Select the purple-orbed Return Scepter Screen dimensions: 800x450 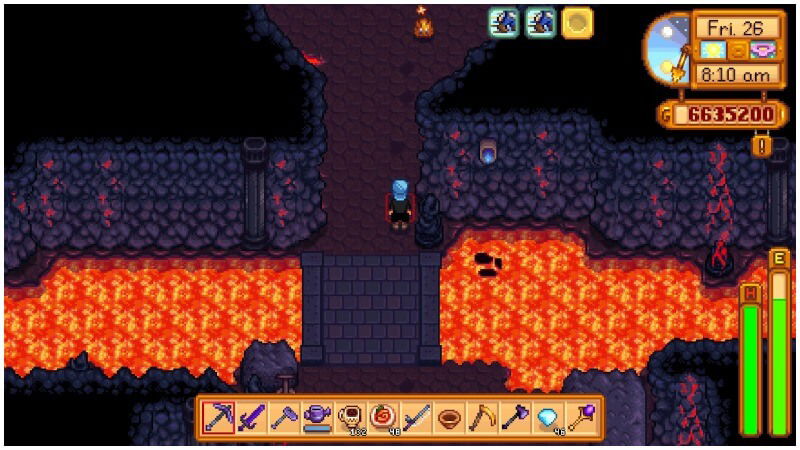(x=581, y=416)
